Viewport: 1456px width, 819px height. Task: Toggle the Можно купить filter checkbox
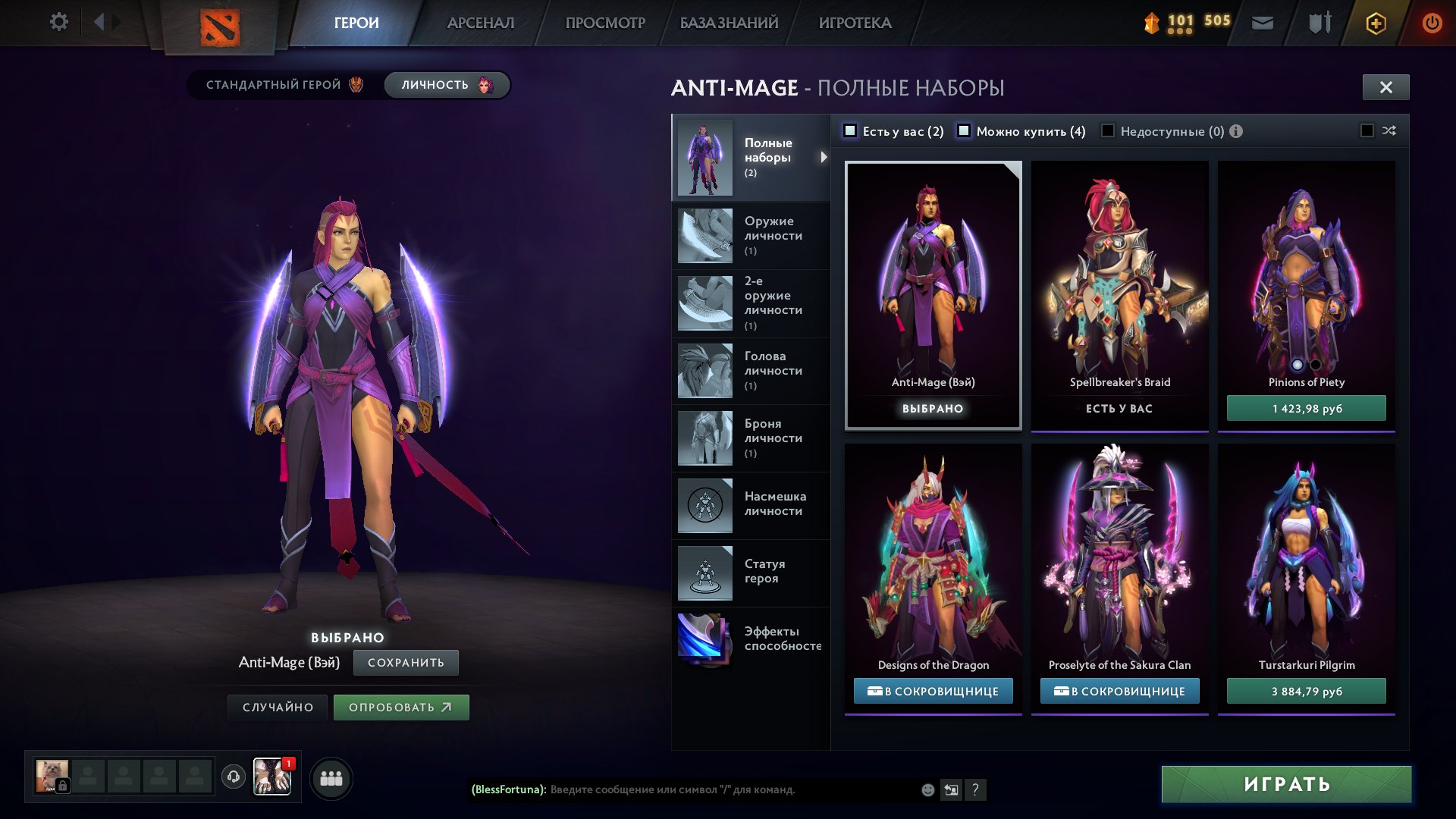pos(964,131)
